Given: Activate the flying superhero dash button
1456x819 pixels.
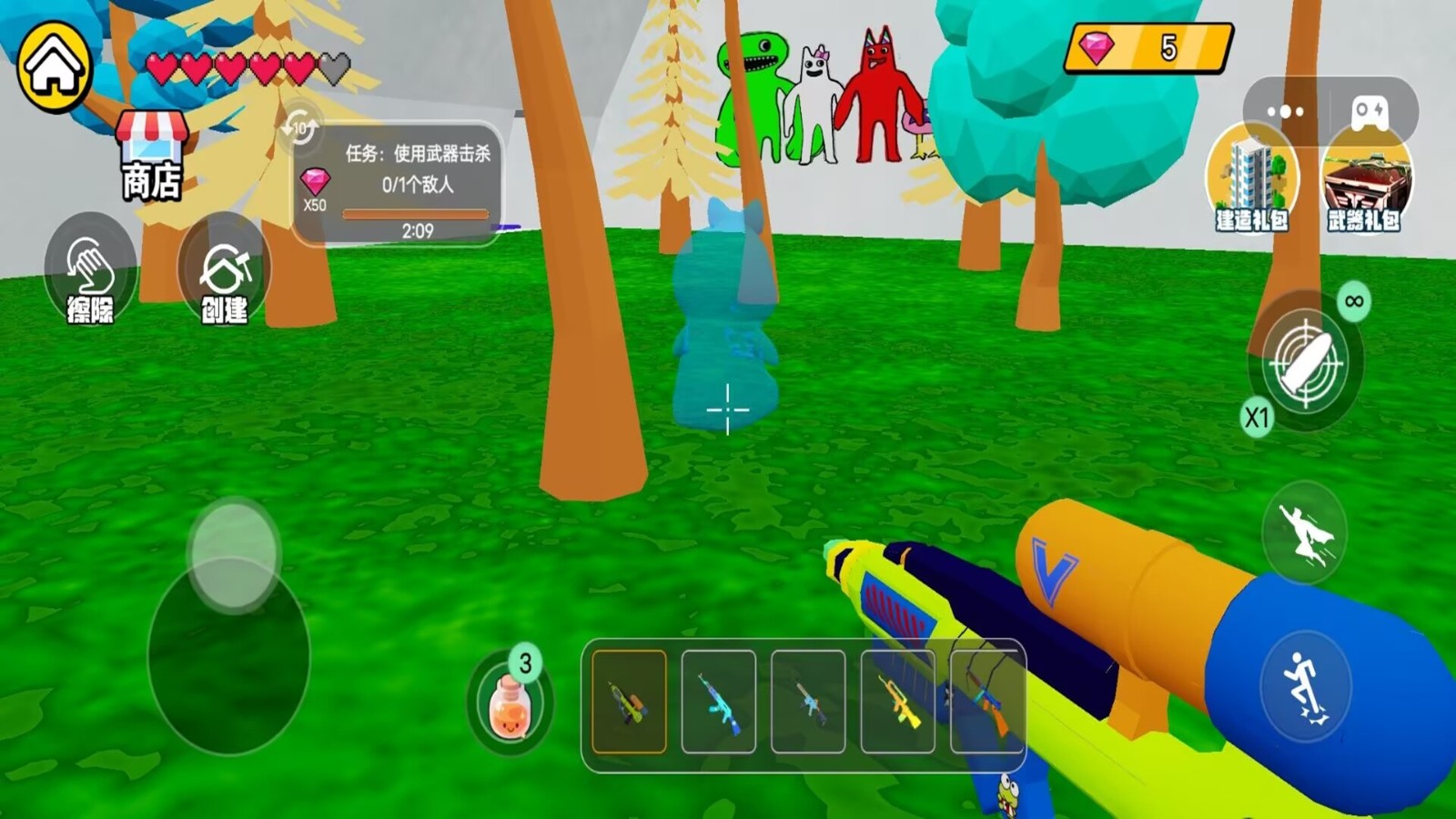Looking at the screenshot, I should [x=1305, y=533].
